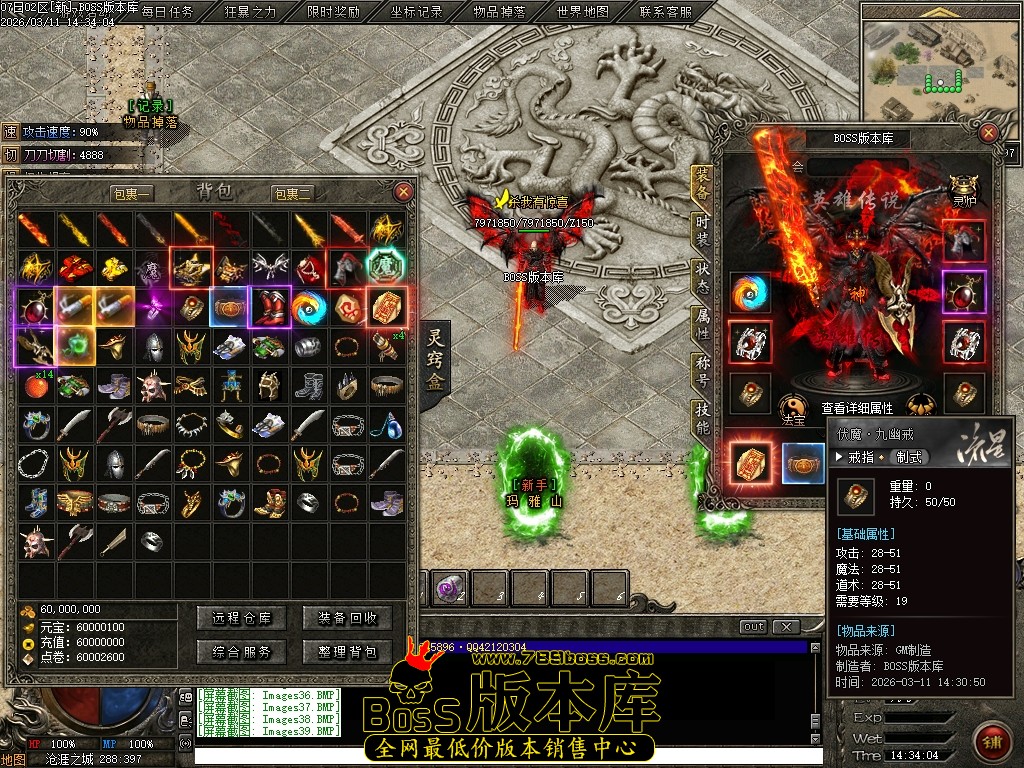Open the 灵炉 spirit furnace icon
The image size is (1024, 768).
(964, 190)
